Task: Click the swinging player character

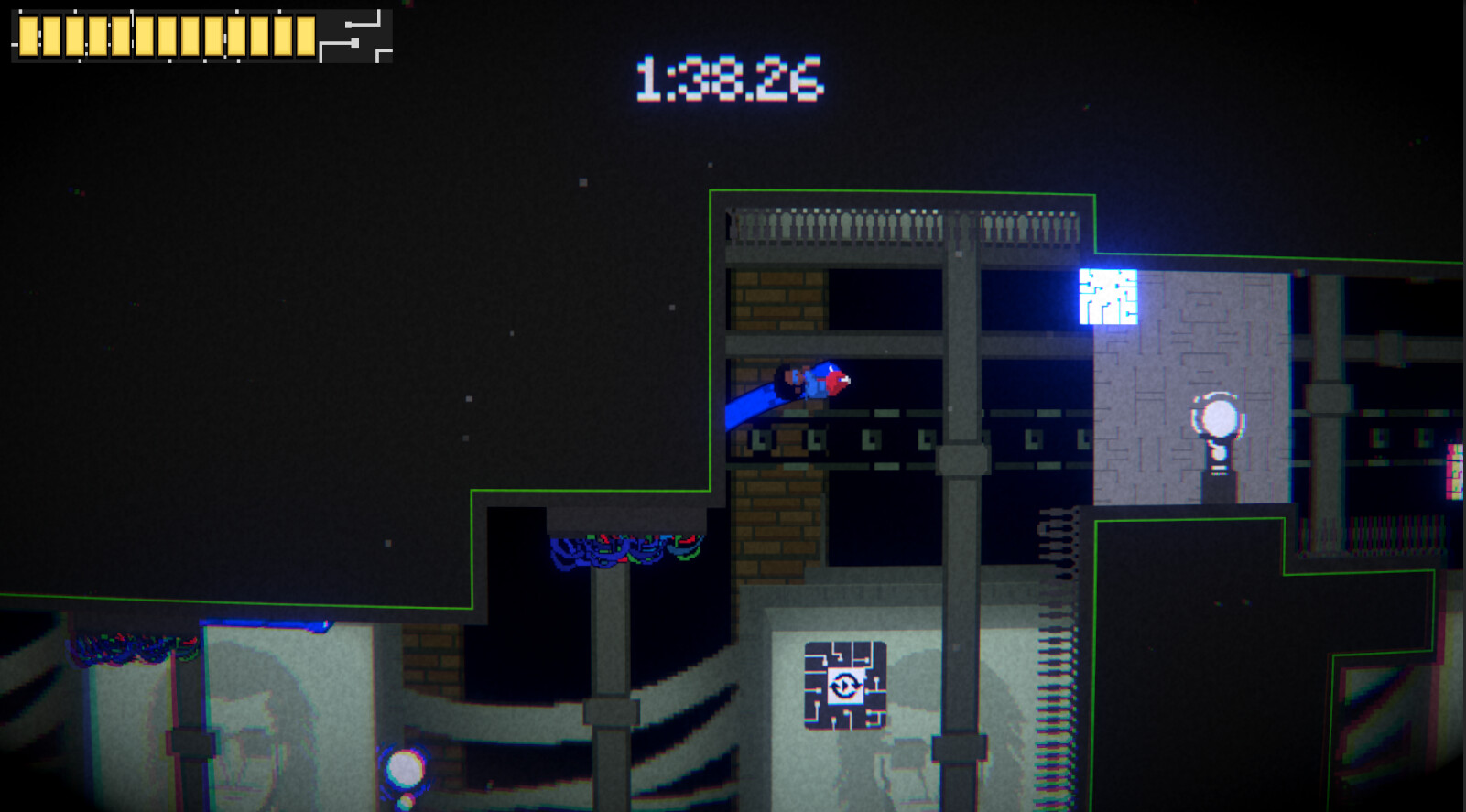Action: 815,380
